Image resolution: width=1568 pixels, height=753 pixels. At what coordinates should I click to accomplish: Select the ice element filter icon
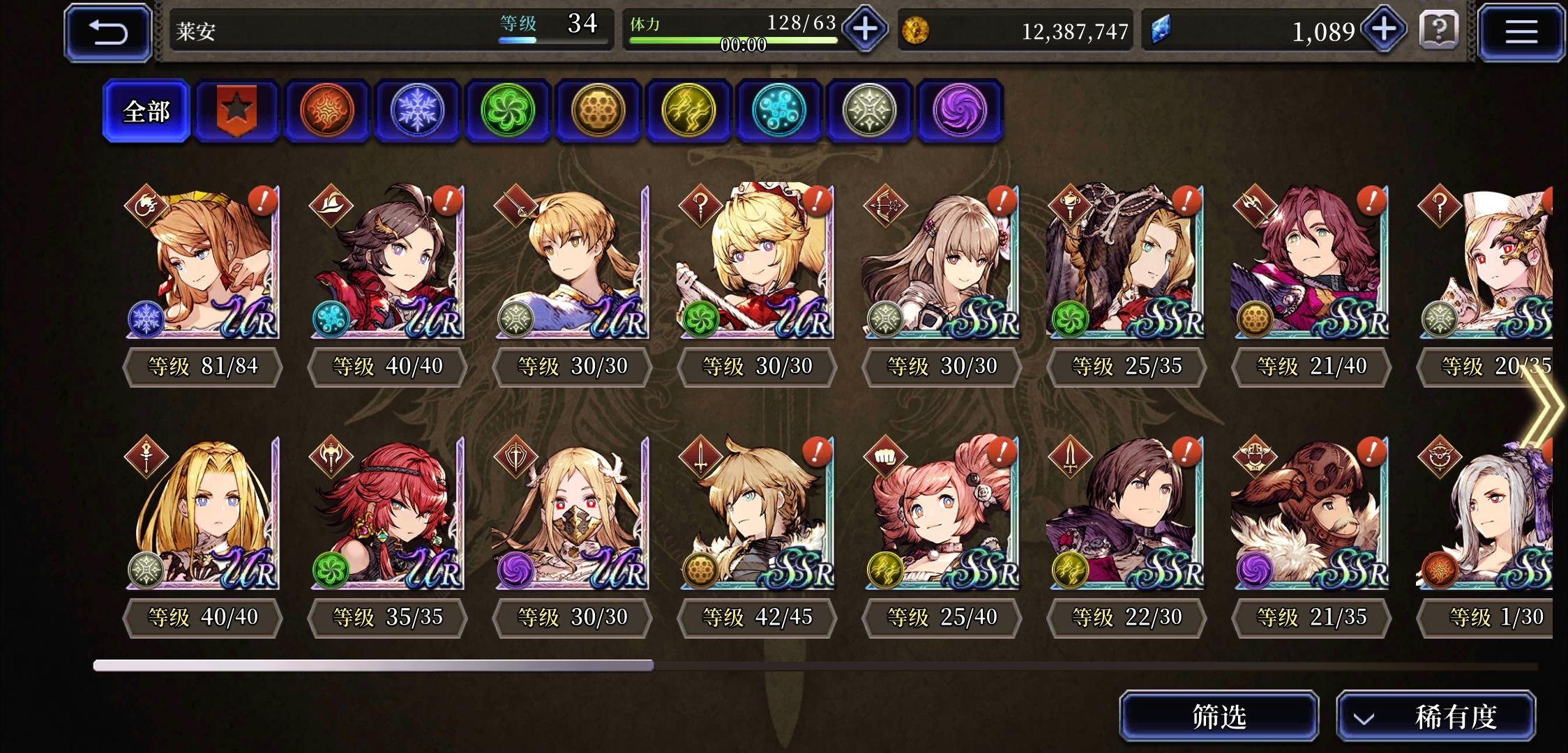point(417,111)
